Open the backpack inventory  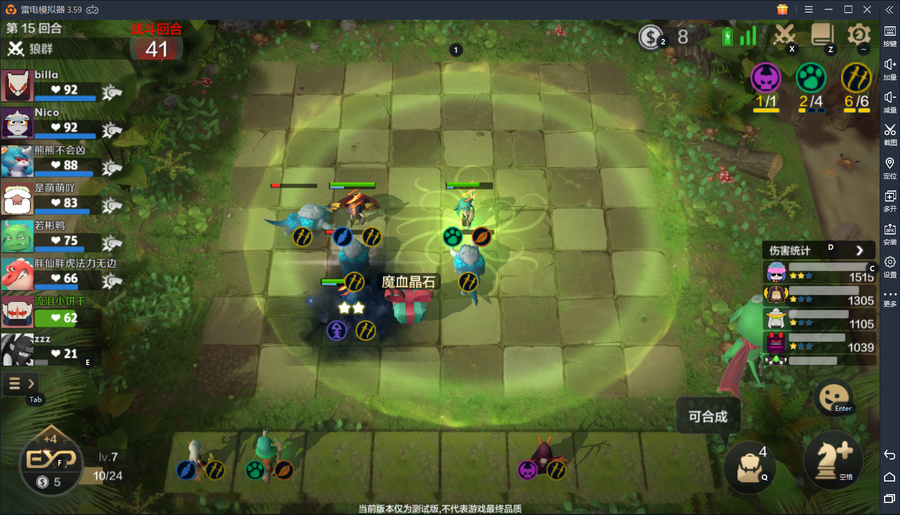[x=749, y=464]
